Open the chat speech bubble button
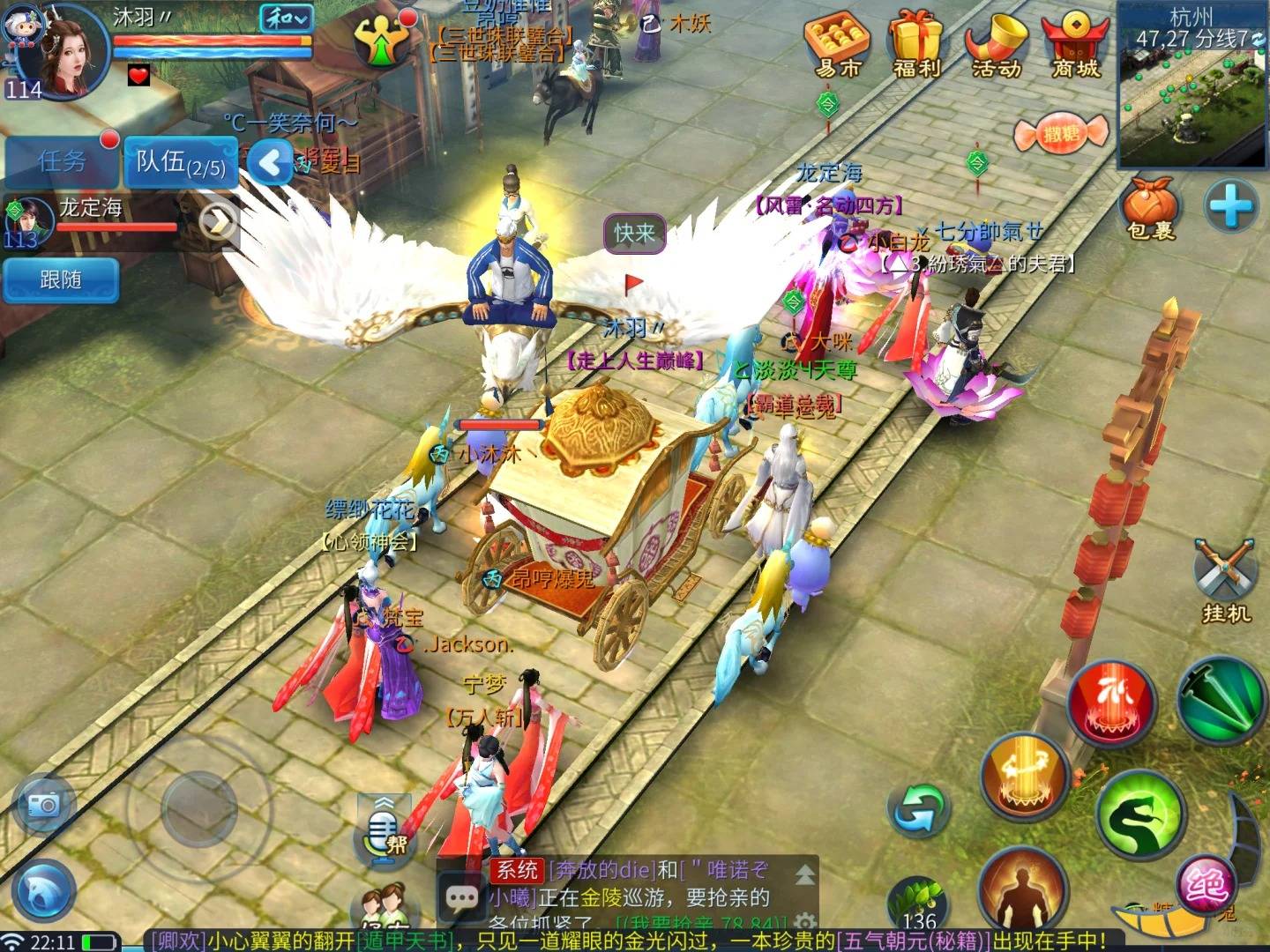The width and height of the screenshot is (1270, 952). pos(461,897)
